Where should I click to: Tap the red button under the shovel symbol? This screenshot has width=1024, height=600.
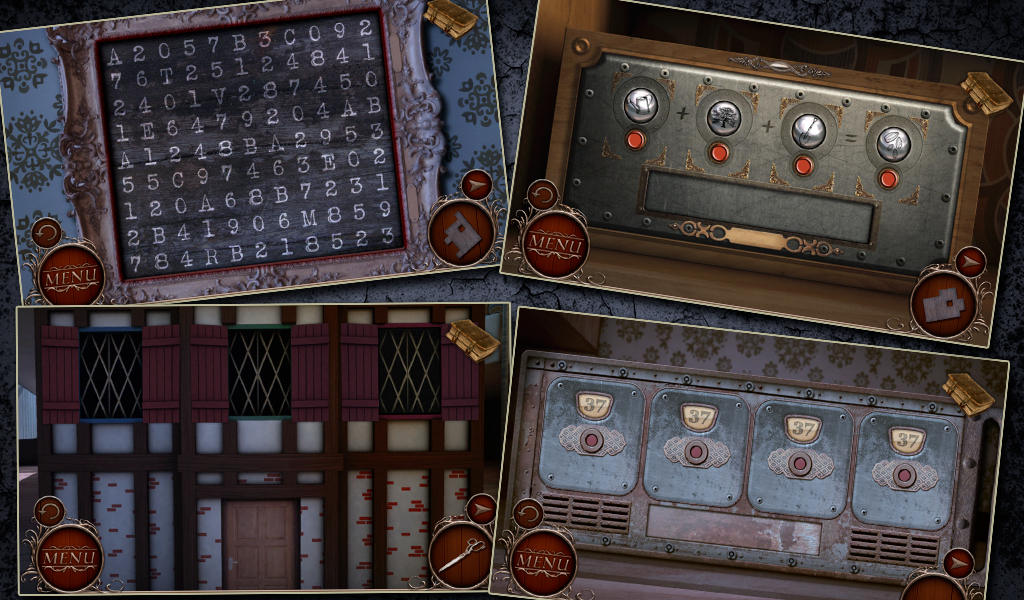(802, 165)
